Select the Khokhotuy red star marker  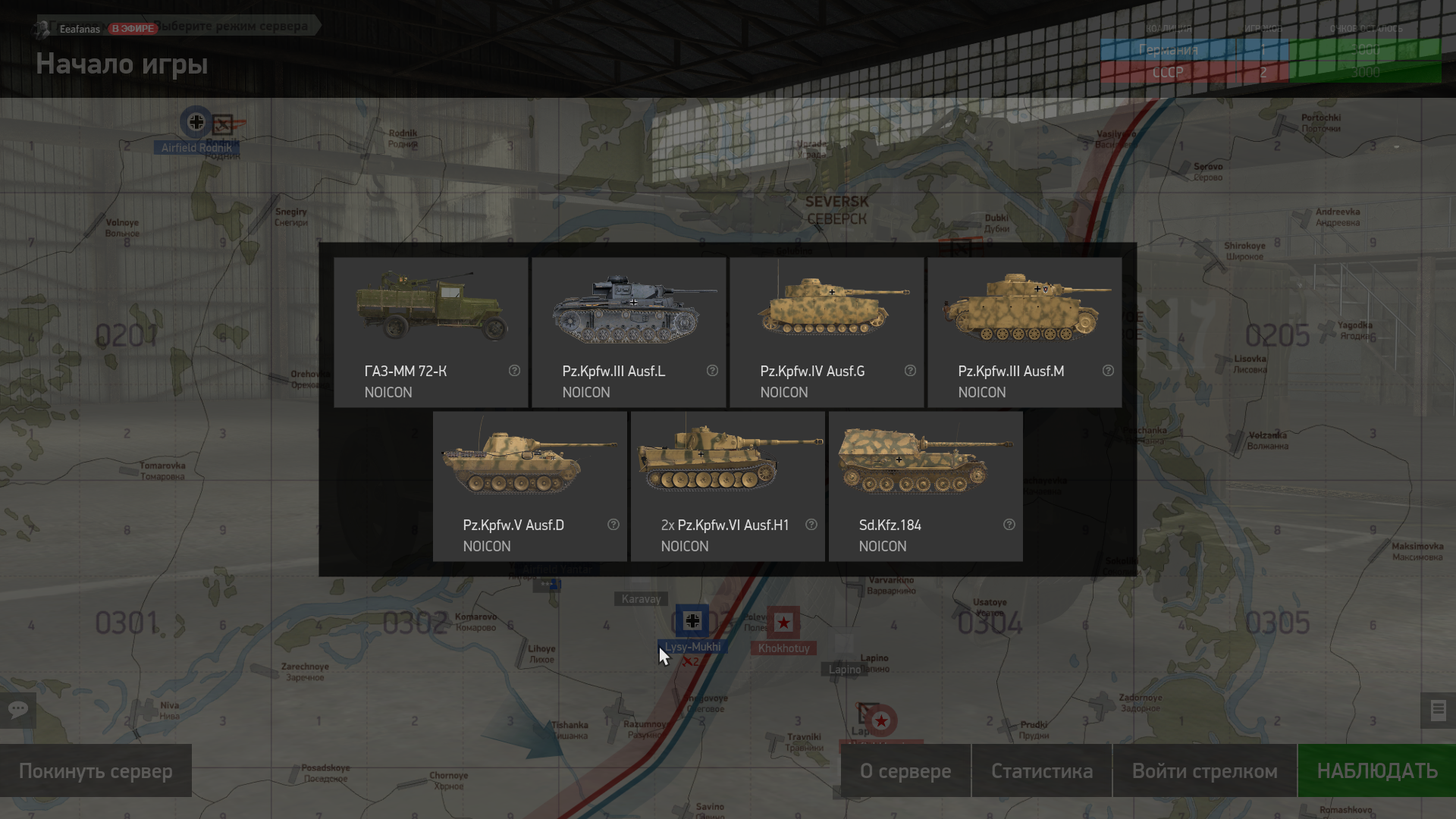[x=783, y=623]
